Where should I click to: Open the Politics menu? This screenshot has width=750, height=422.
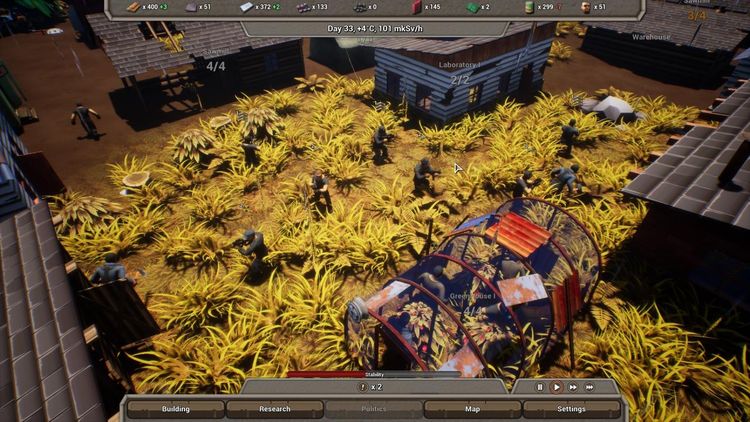[x=373, y=409]
